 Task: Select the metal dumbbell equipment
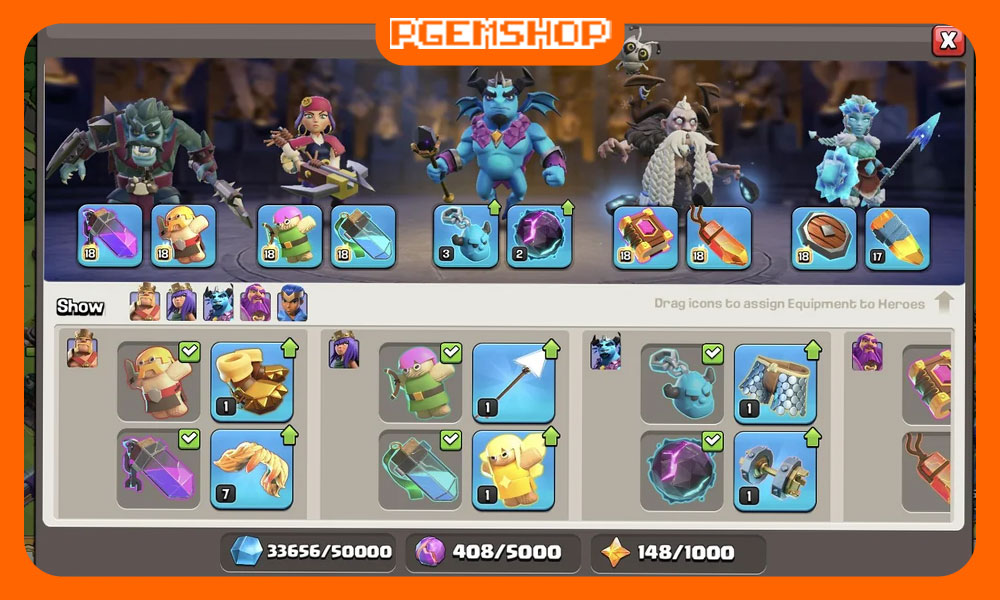(x=775, y=469)
